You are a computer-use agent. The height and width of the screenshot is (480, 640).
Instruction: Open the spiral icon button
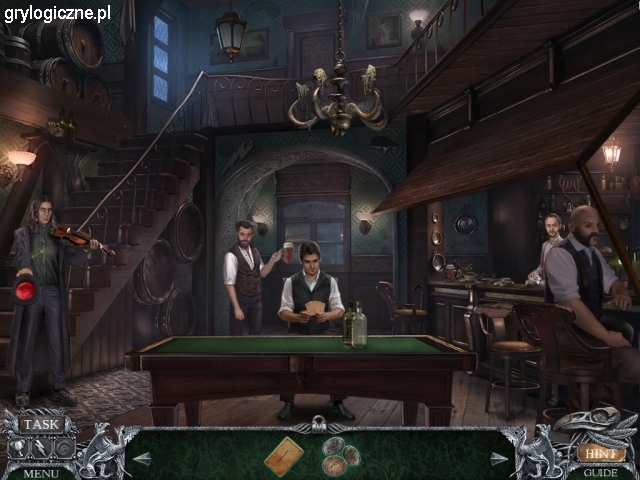pyautogui.click(x=64, y=448)
